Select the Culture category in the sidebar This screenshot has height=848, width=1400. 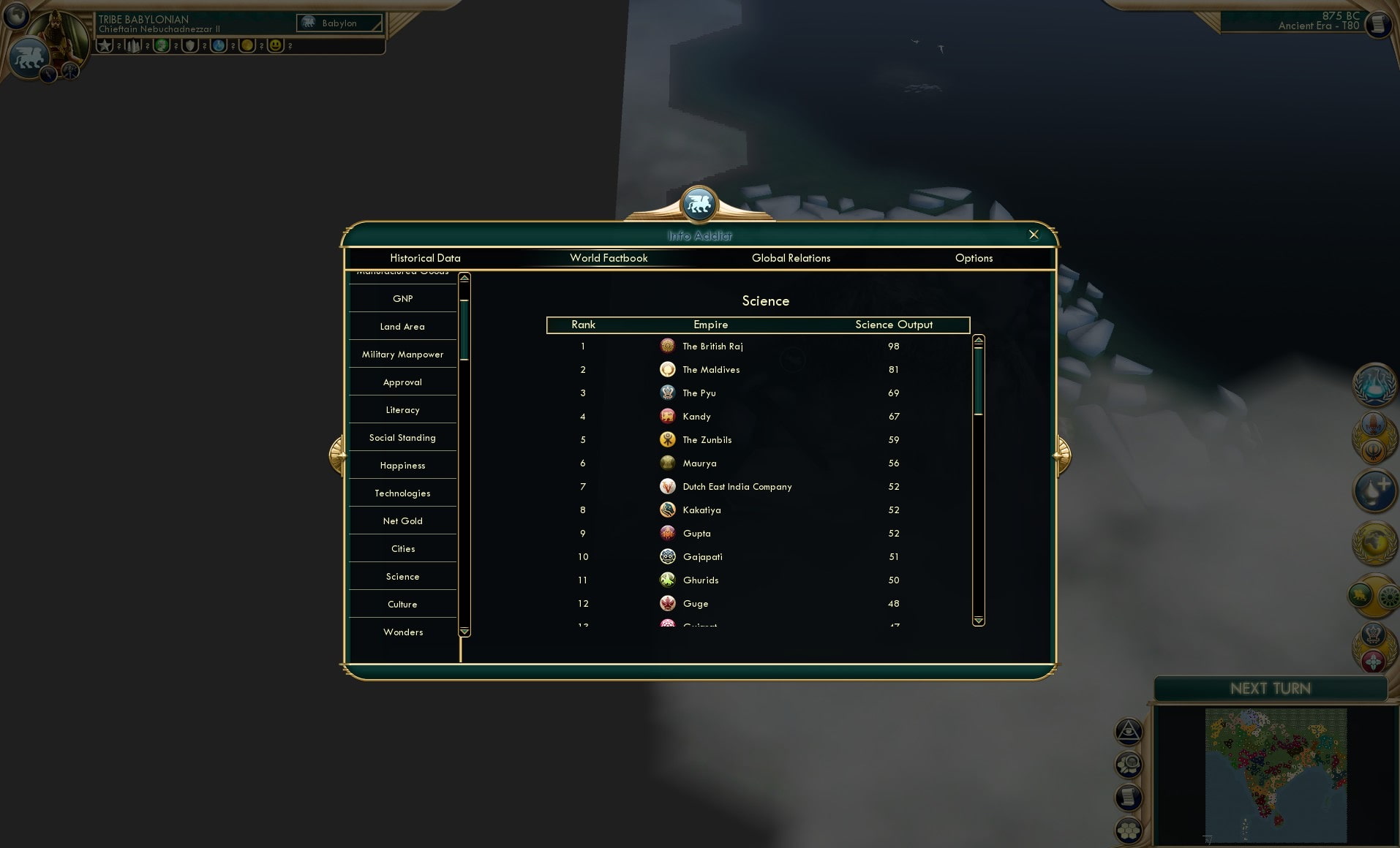point(402,604)
